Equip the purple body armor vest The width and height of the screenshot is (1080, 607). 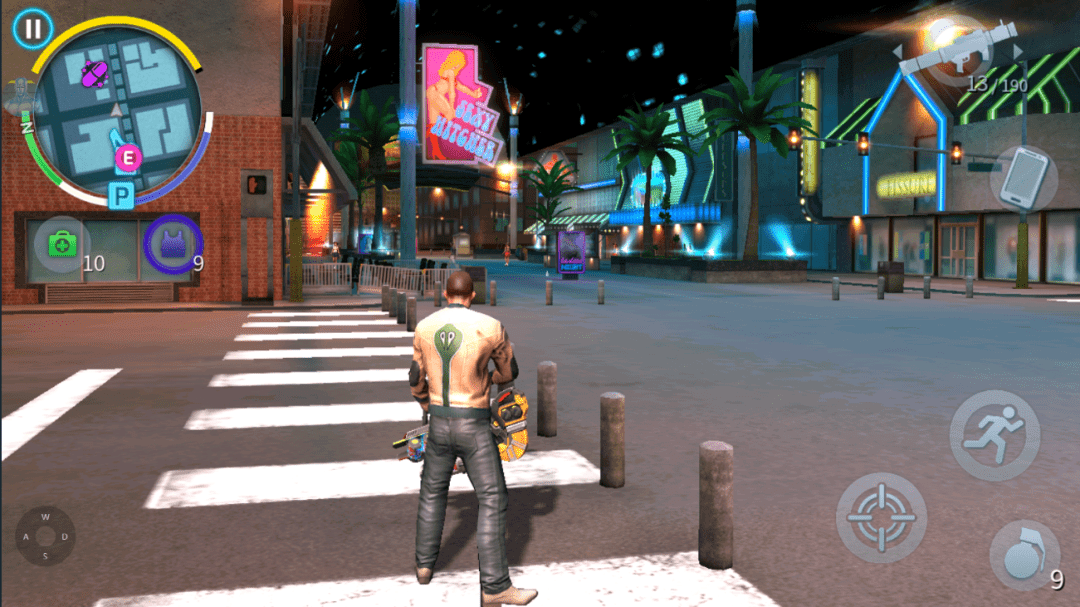(173, 245)
